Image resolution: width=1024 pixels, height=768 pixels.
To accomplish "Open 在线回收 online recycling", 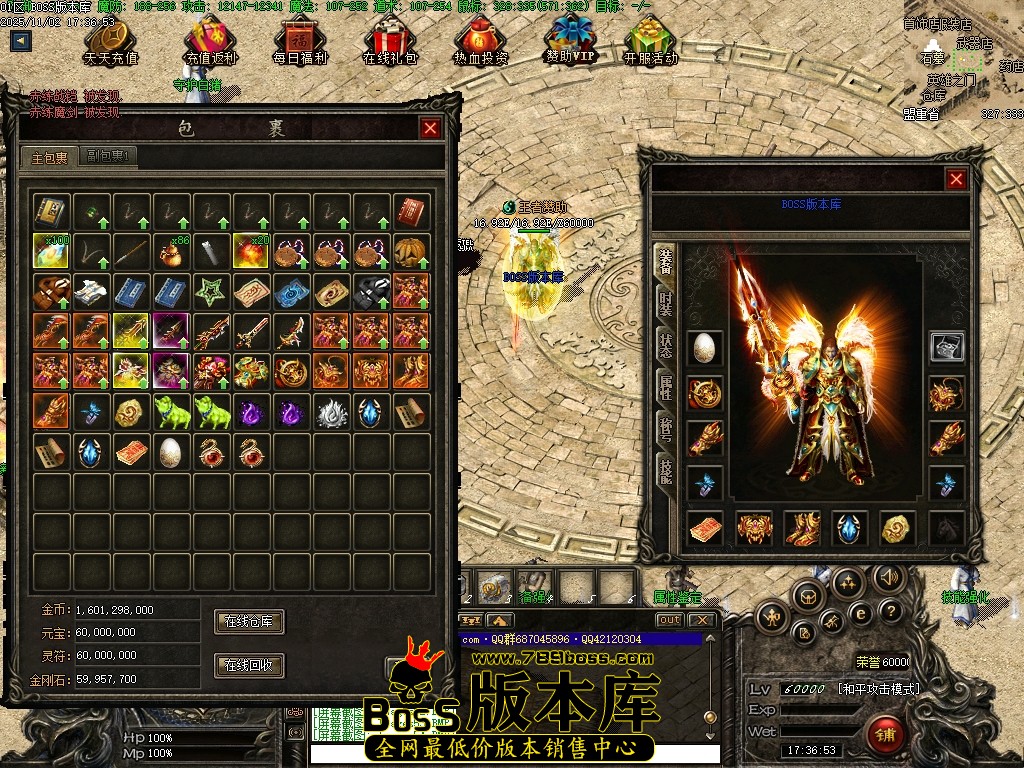I will point(249,665).
